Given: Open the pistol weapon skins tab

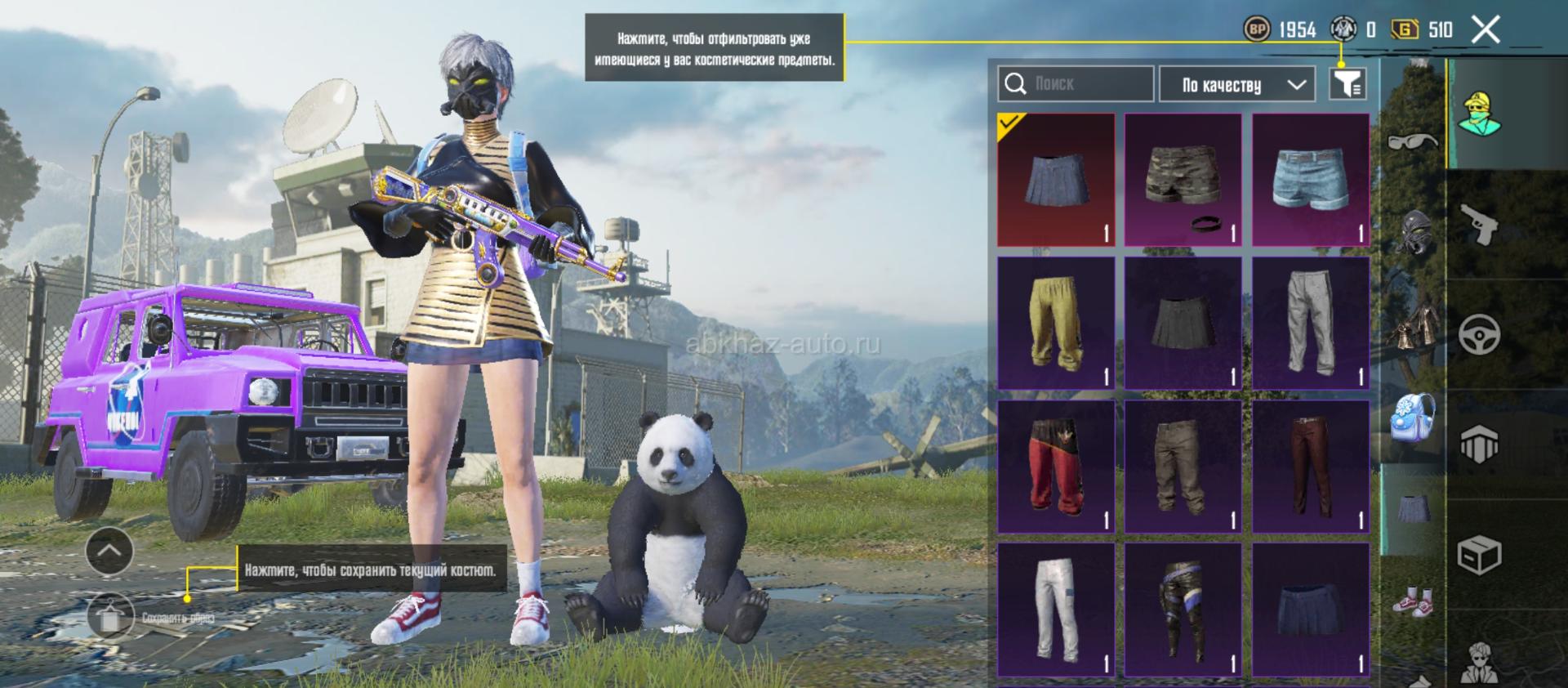Looking at the screenshot, I should [1479, 224].
